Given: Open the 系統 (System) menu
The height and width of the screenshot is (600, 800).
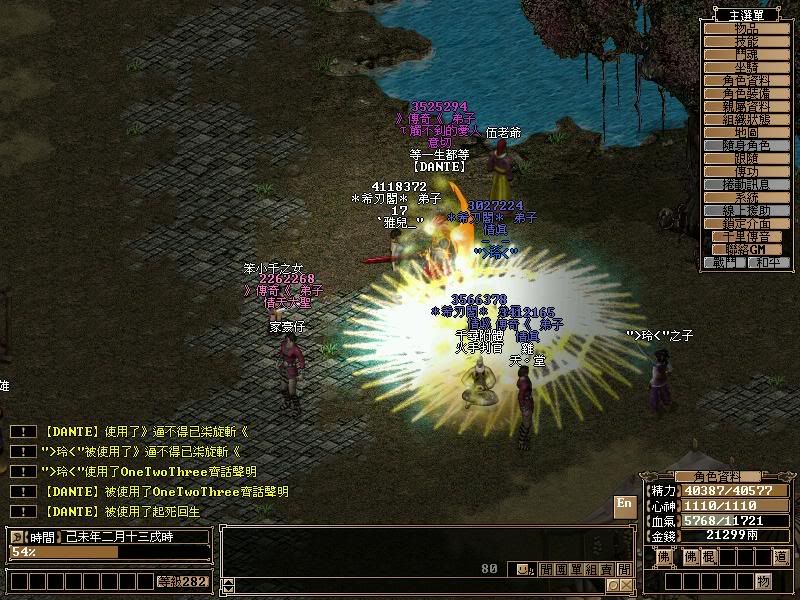Looking at the screenshot, I should click(745, 197).
